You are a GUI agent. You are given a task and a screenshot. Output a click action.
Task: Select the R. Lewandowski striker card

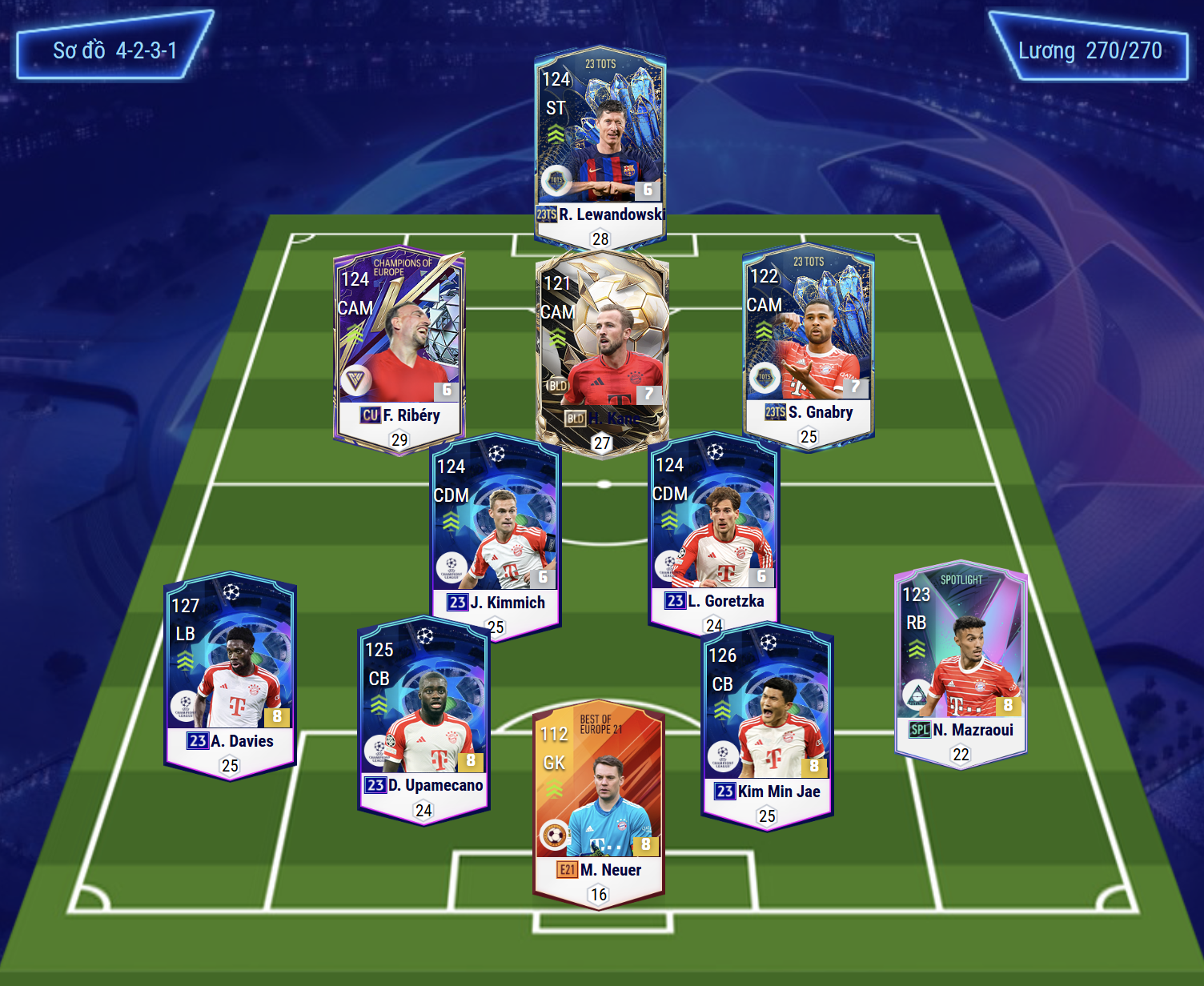coord(600,144)
